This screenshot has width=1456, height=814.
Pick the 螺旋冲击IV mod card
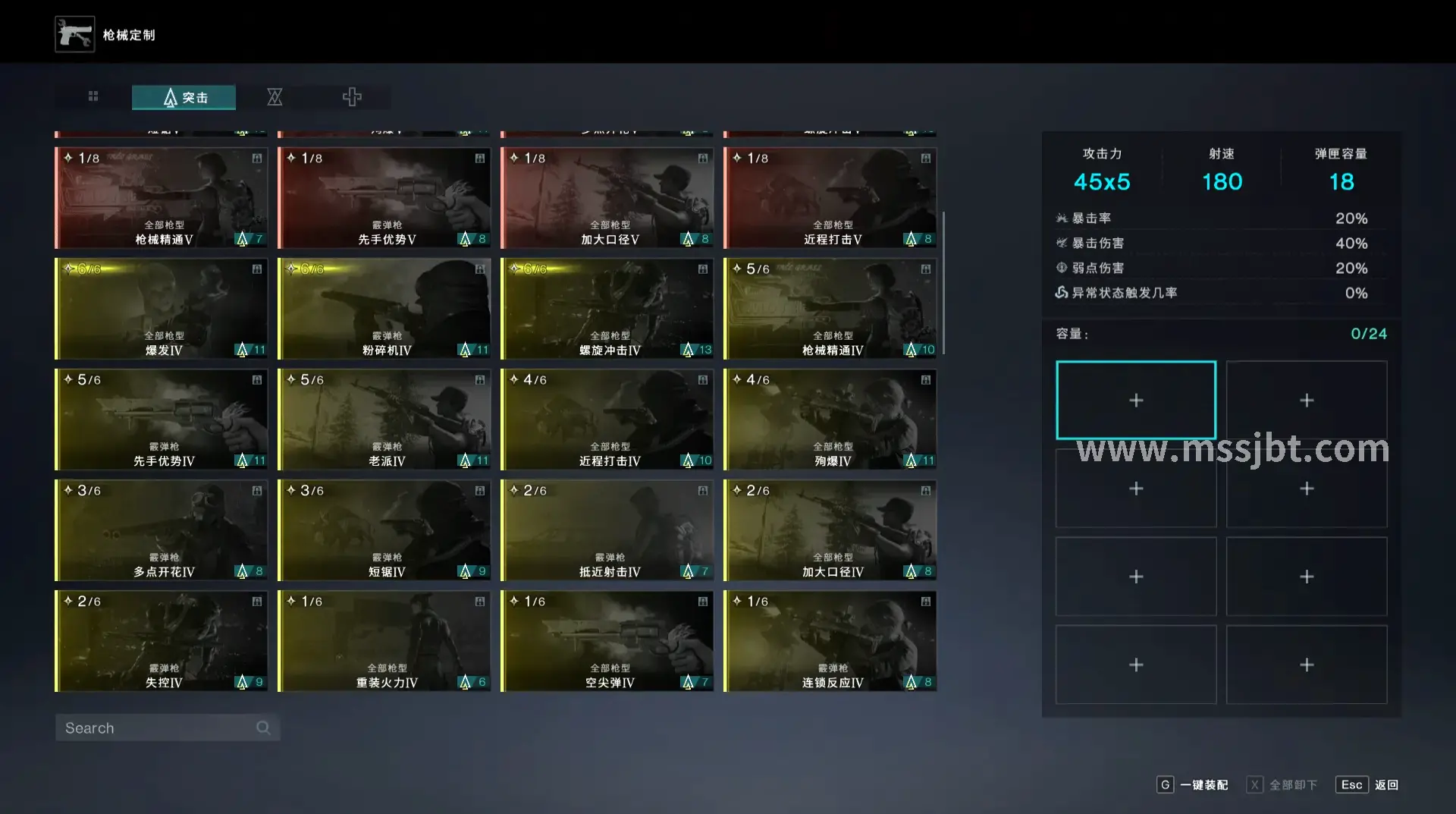point(607,309)
